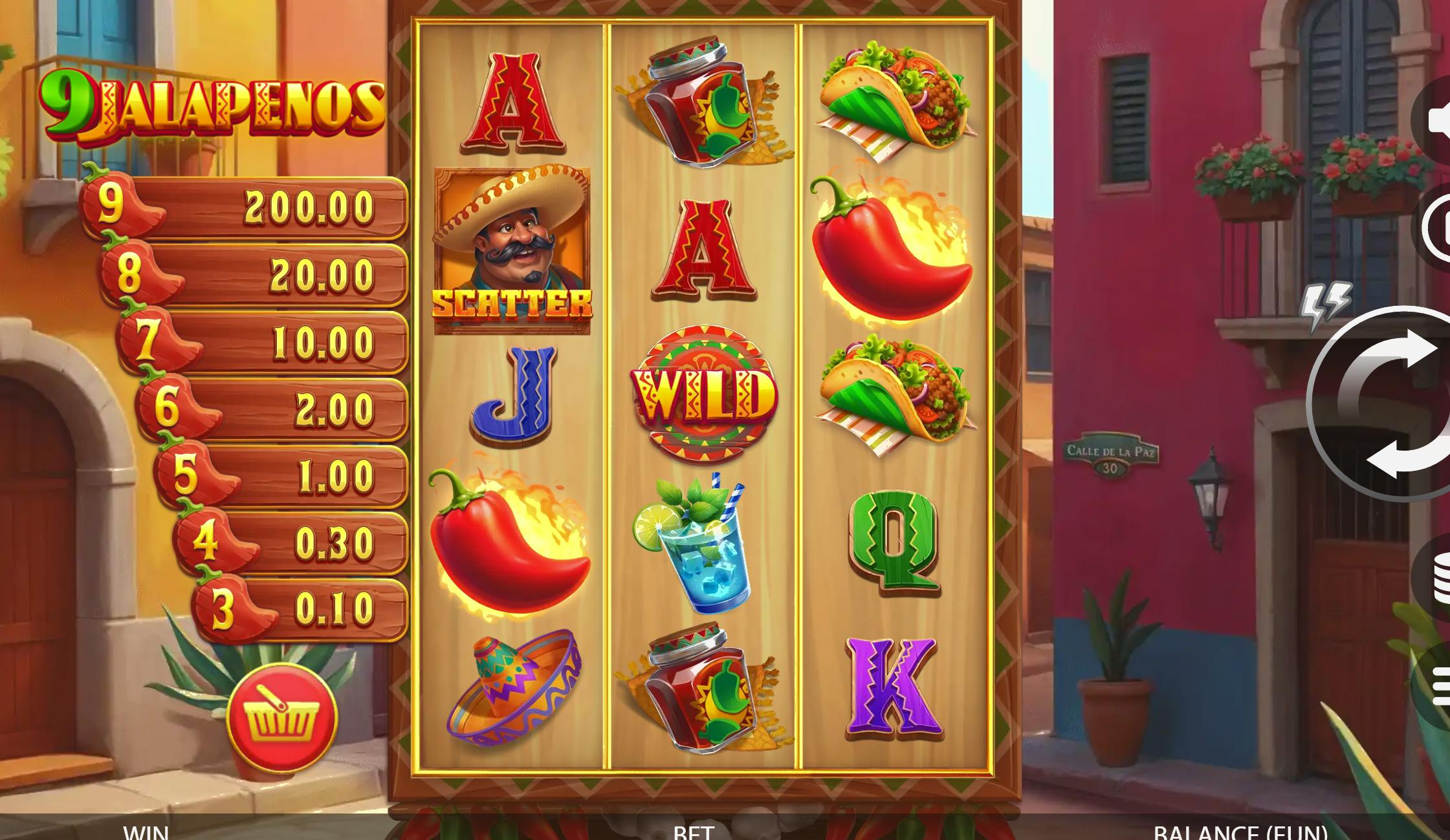Image resolution: width=1450 pixels, height=840 pixels.
Task: Toggle sound with the speaker icon
Action: click(1437, 121)
